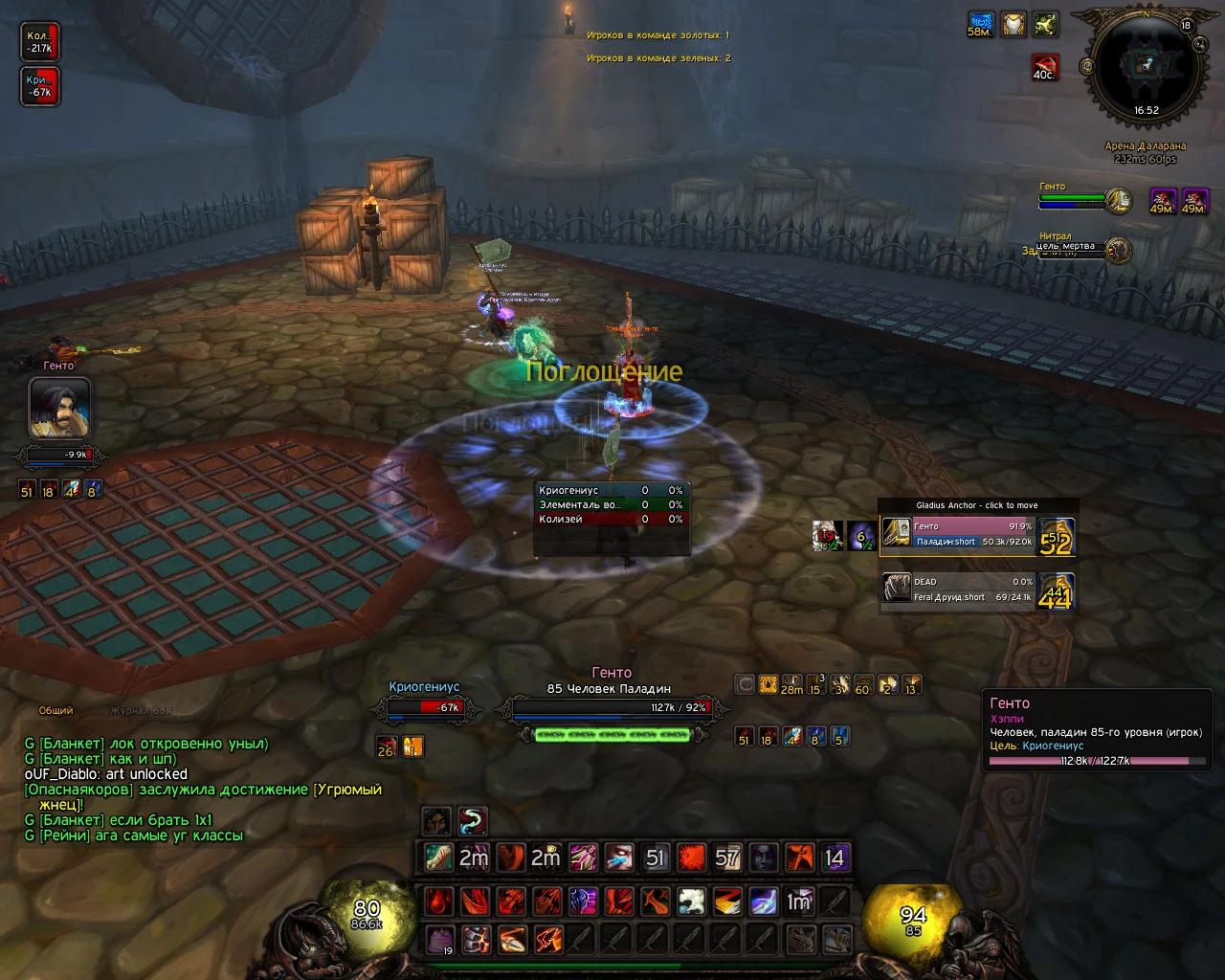Viewport: 1225px width, 980px height.
Task: Click the 18 counter button at the top of the minimap
Action: click(1187, 25)
